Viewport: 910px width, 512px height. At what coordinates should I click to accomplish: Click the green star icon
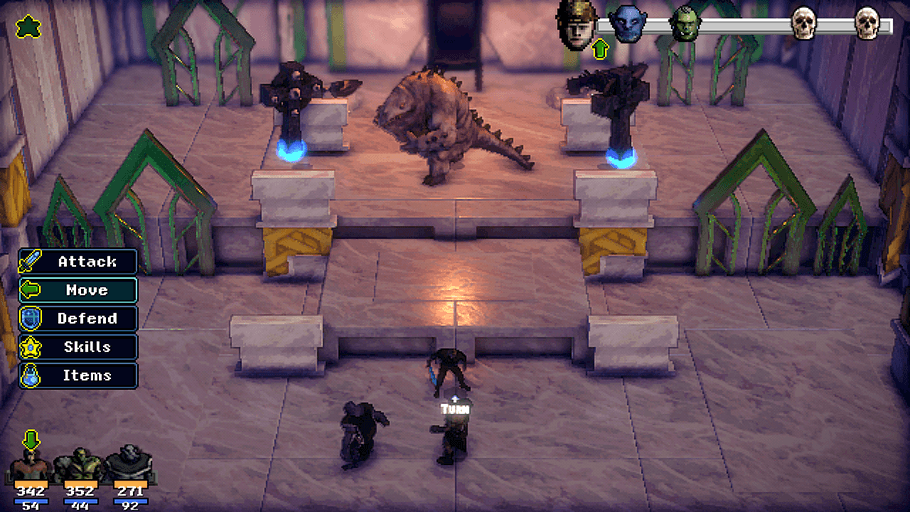pos(27,25)
